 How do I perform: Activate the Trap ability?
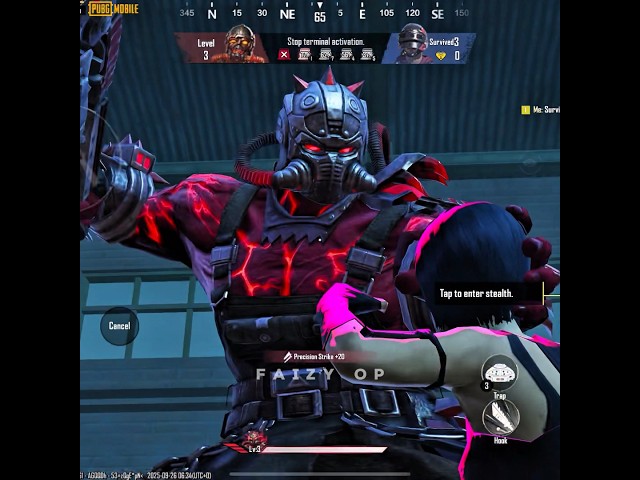499,373
